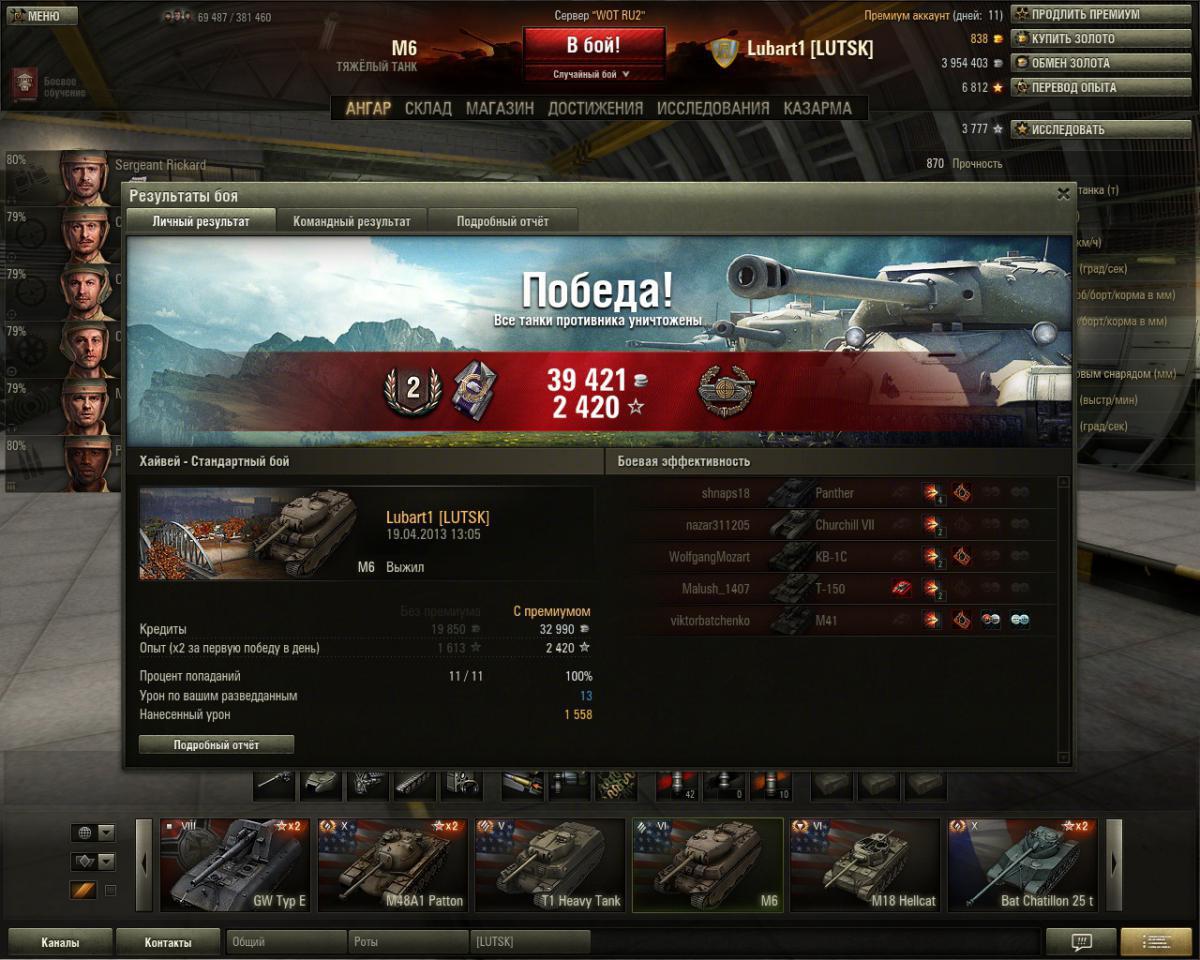Select the M48A1 Patton tank in carousel
Image resolution: width=1200 pixels, height=960 pixels.
(393, 866)
